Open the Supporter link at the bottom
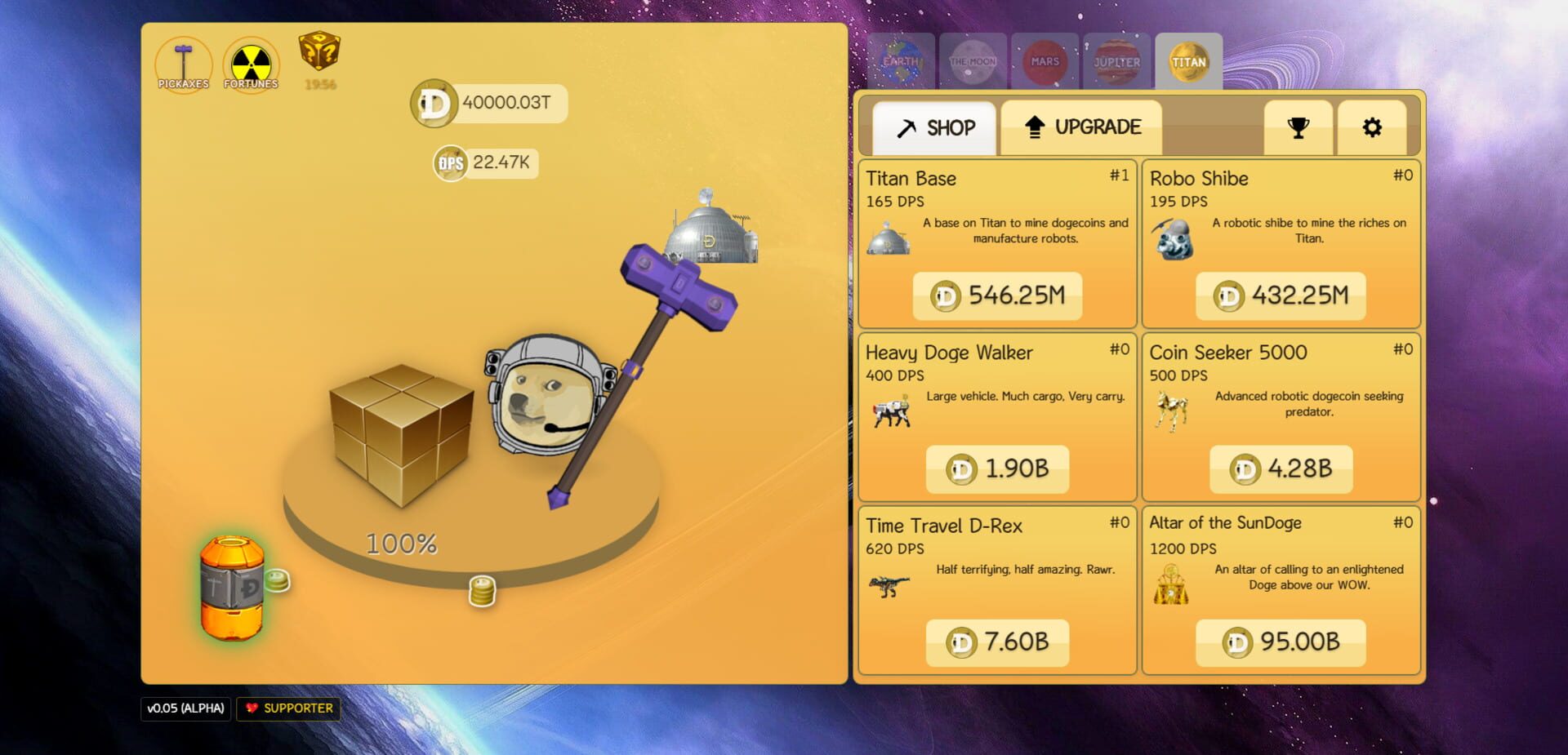The image size is (1568, 755). pos(287,708)
